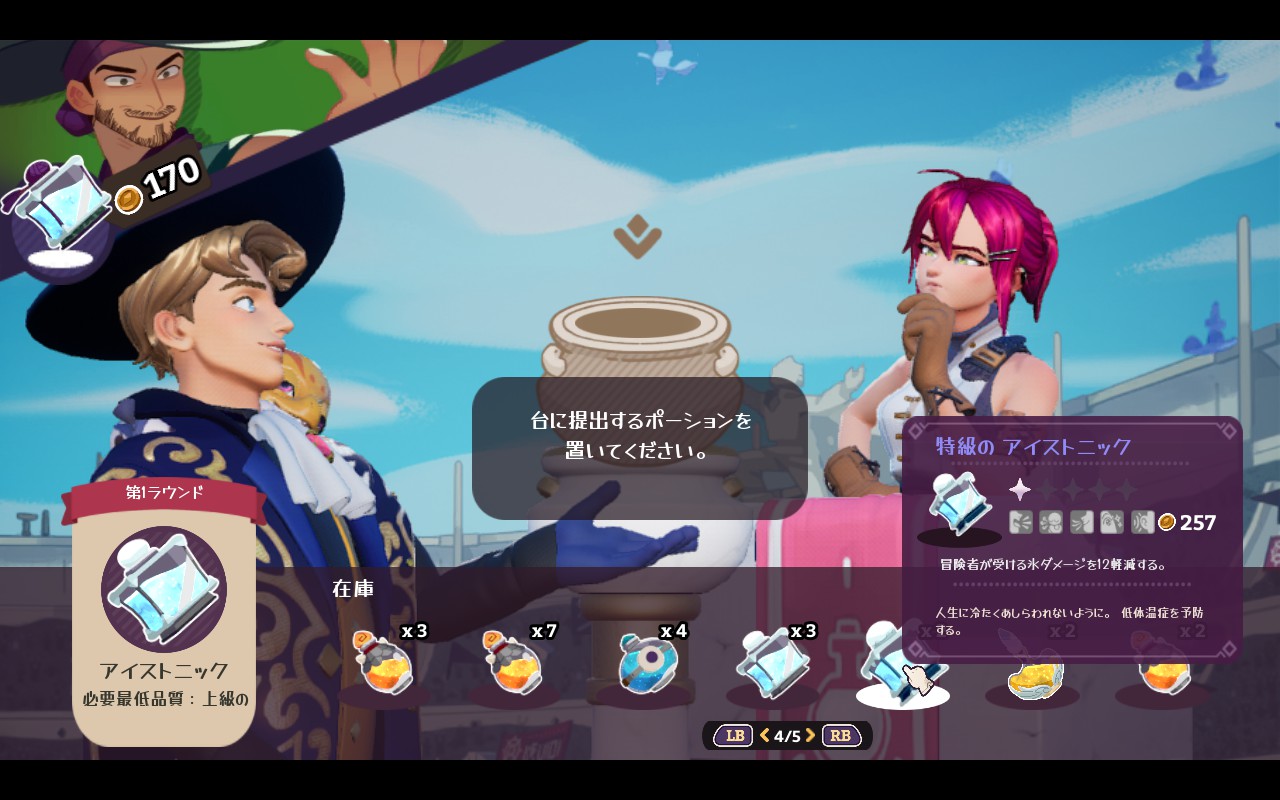Choose the orange potion stack marked x7

(514, 665)
